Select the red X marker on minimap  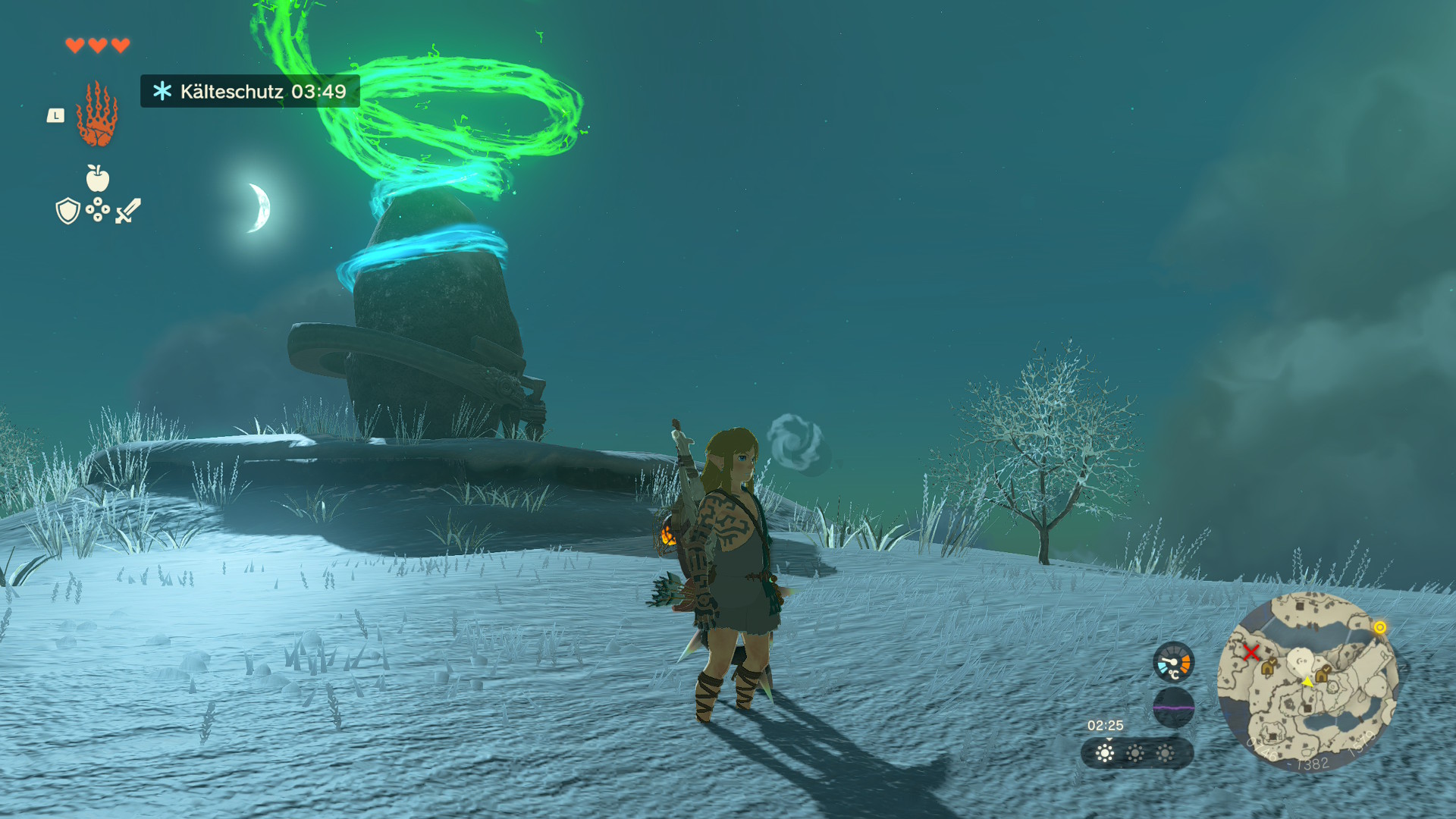click(1251, 652)
